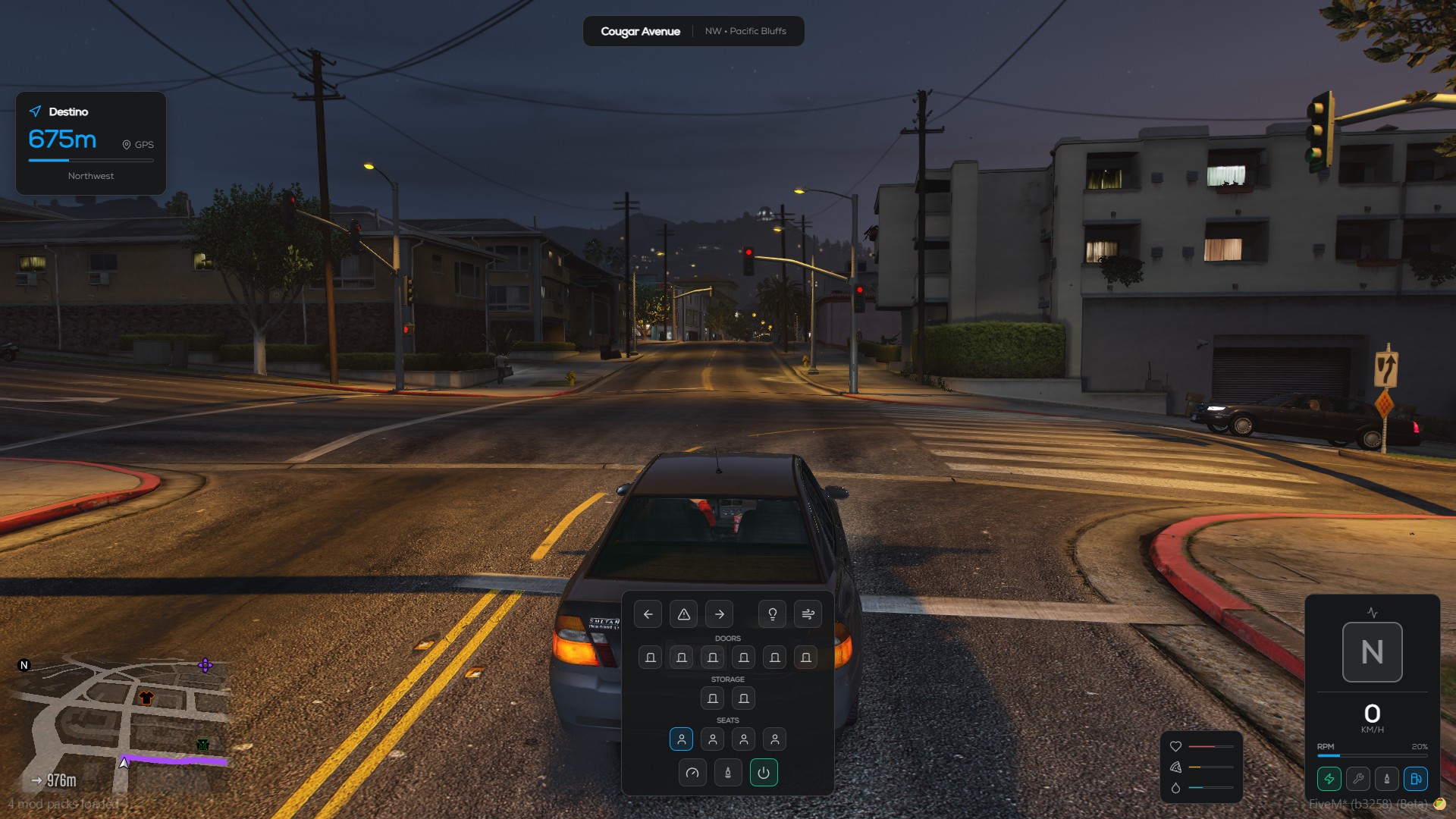
Task: Click the green lightning bolt indicator
Action: click(1329, 779)
